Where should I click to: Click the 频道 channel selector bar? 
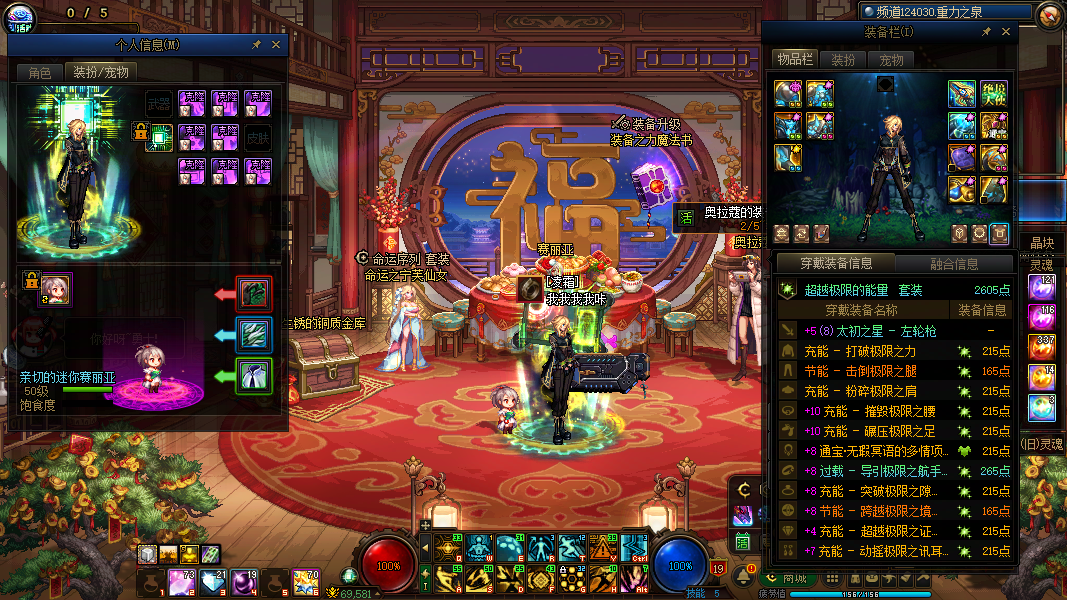coord(944,11)
